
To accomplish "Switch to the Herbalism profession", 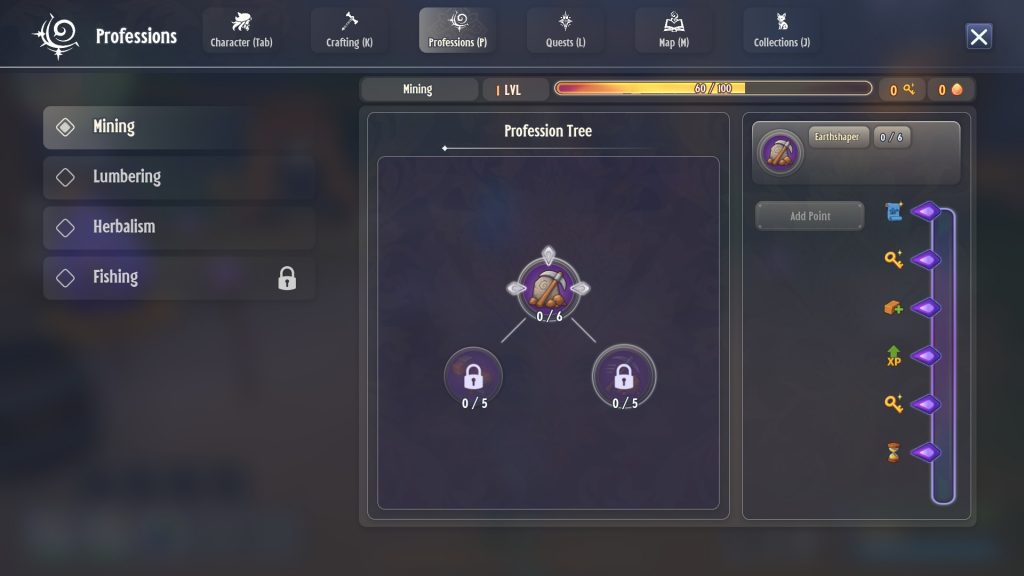I will point(179,227).
